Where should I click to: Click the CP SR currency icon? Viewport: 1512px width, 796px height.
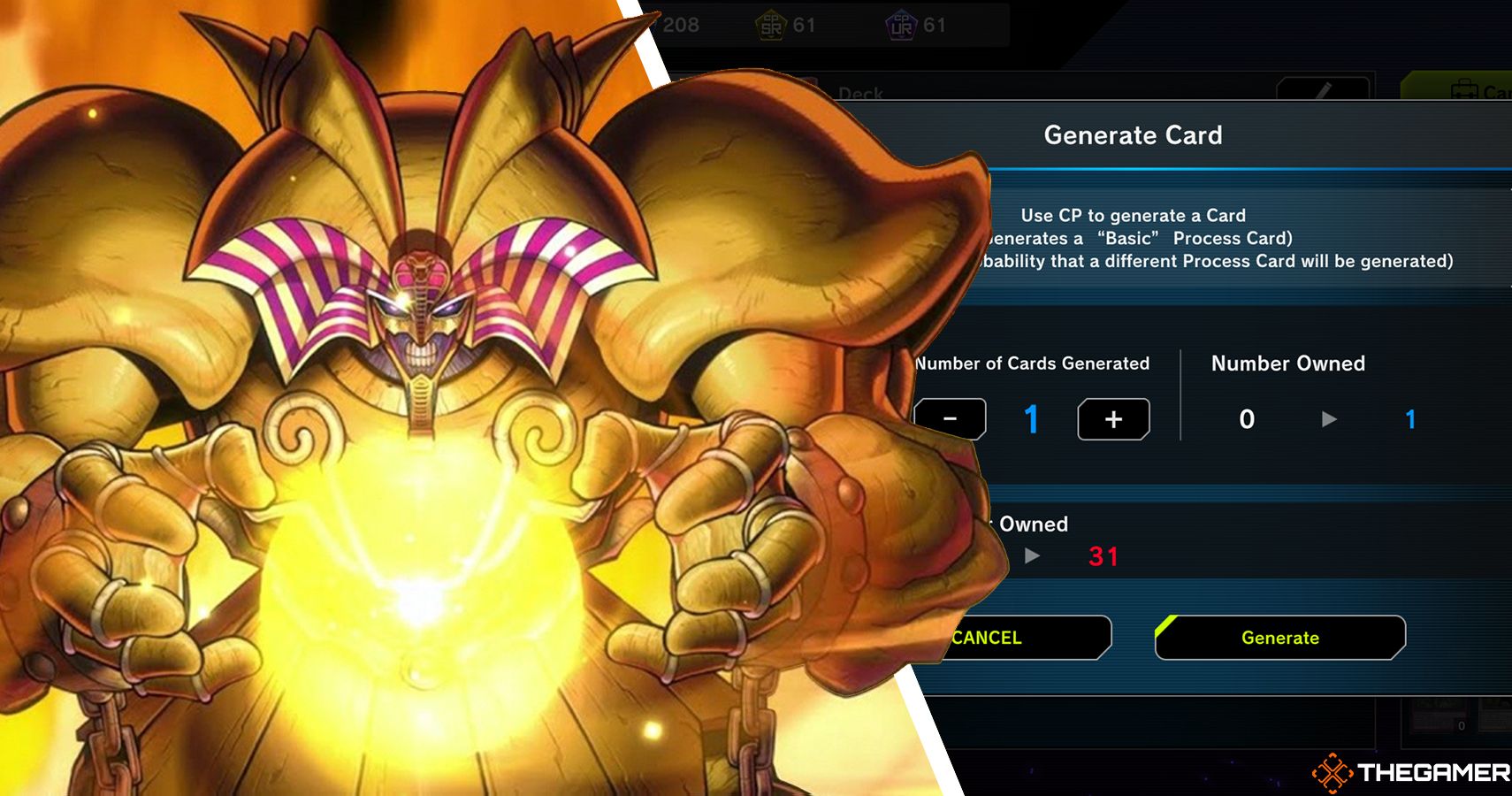tap(769, 24)
